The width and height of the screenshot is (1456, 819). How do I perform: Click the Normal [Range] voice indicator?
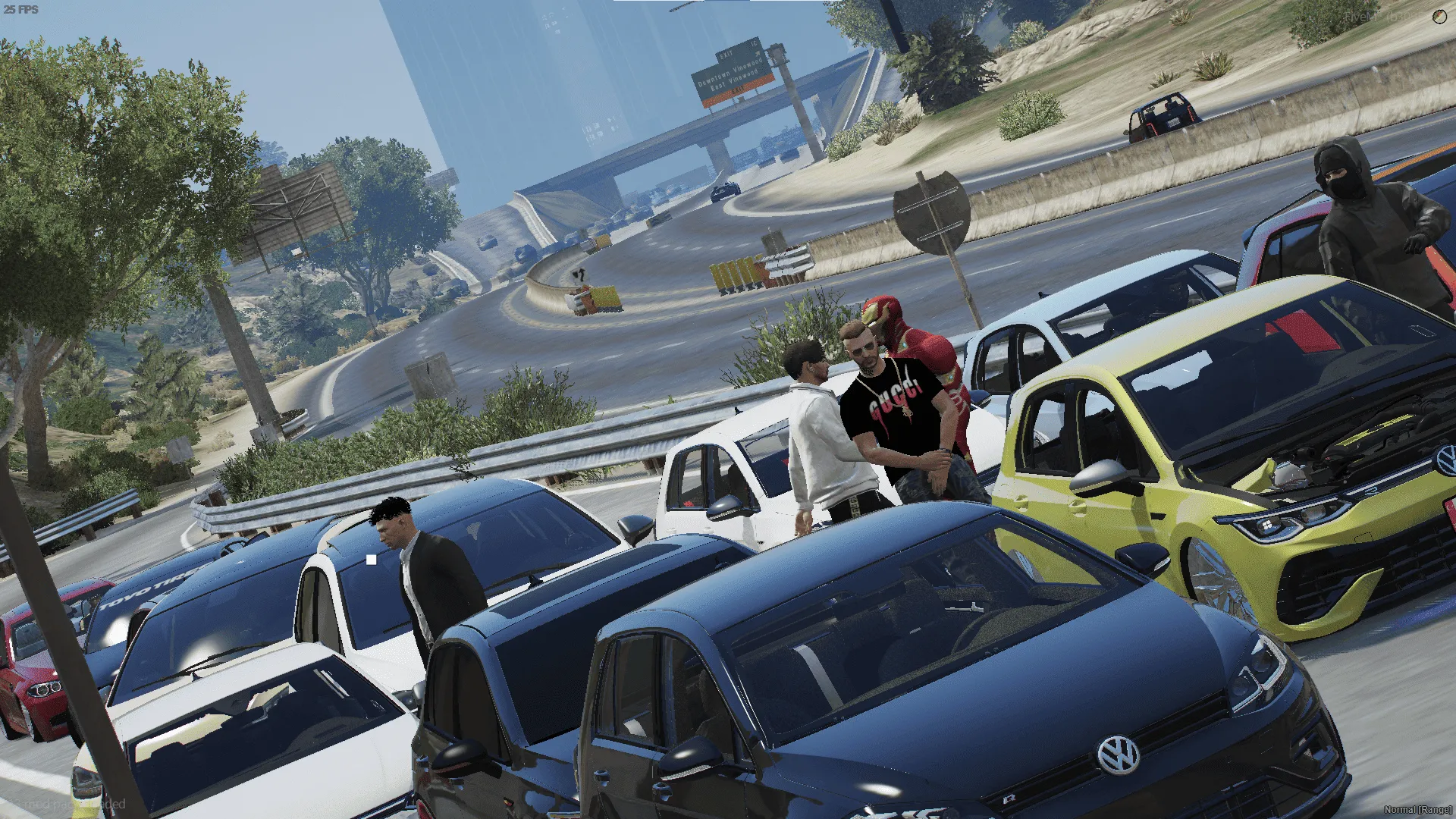coord(1417,809)
